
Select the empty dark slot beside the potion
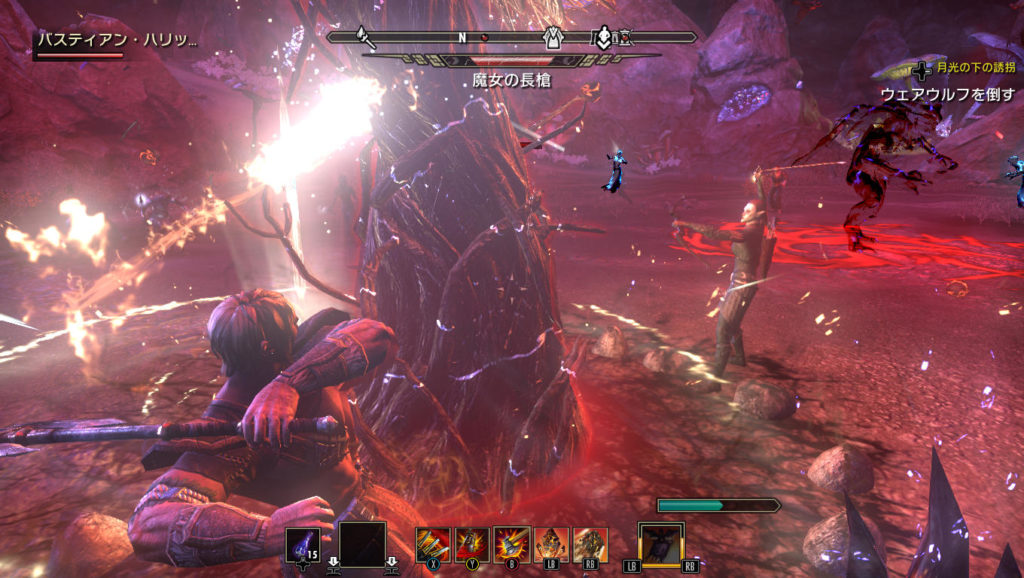[362, 545]
